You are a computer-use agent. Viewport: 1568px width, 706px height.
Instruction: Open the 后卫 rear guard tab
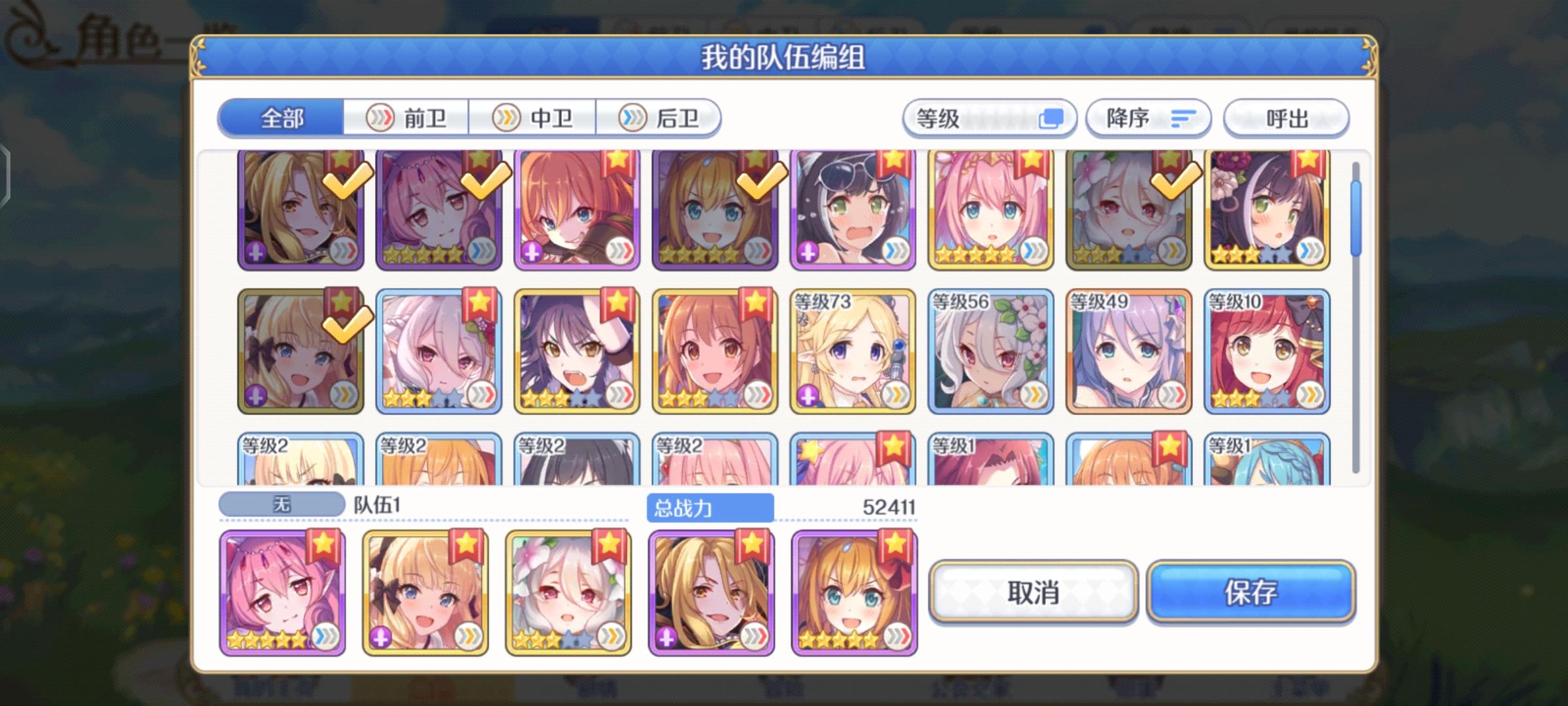coord(660,118)
